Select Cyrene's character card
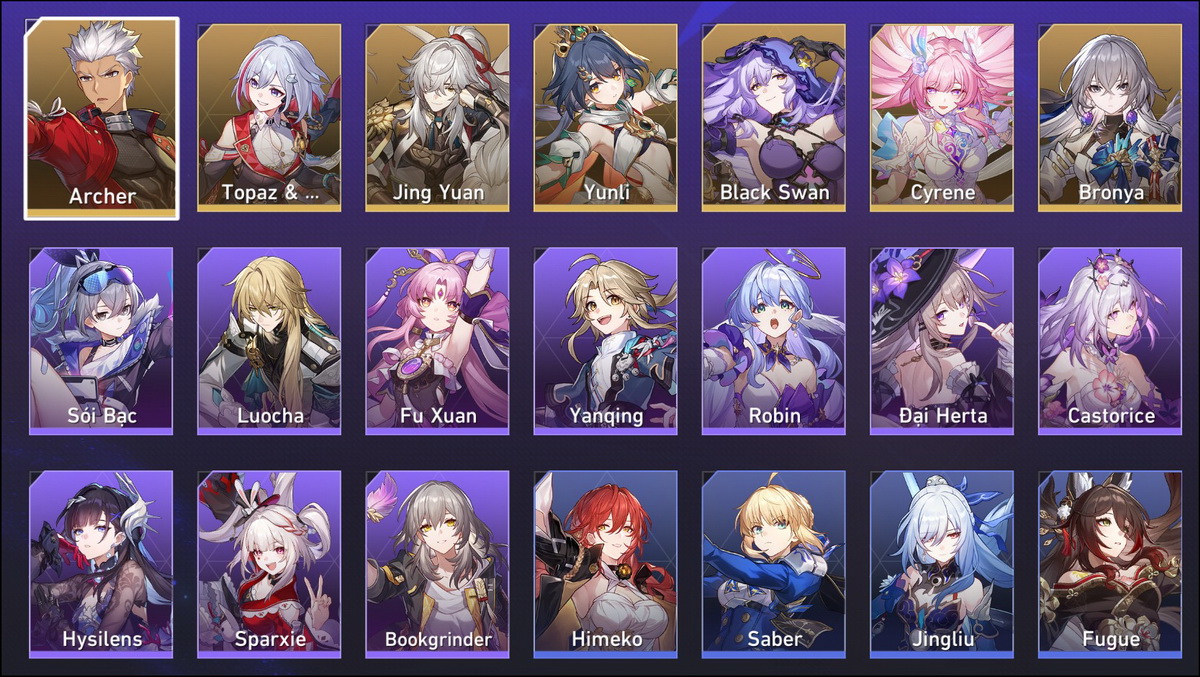Screen dimensions: 1200x677 (942, 118)
